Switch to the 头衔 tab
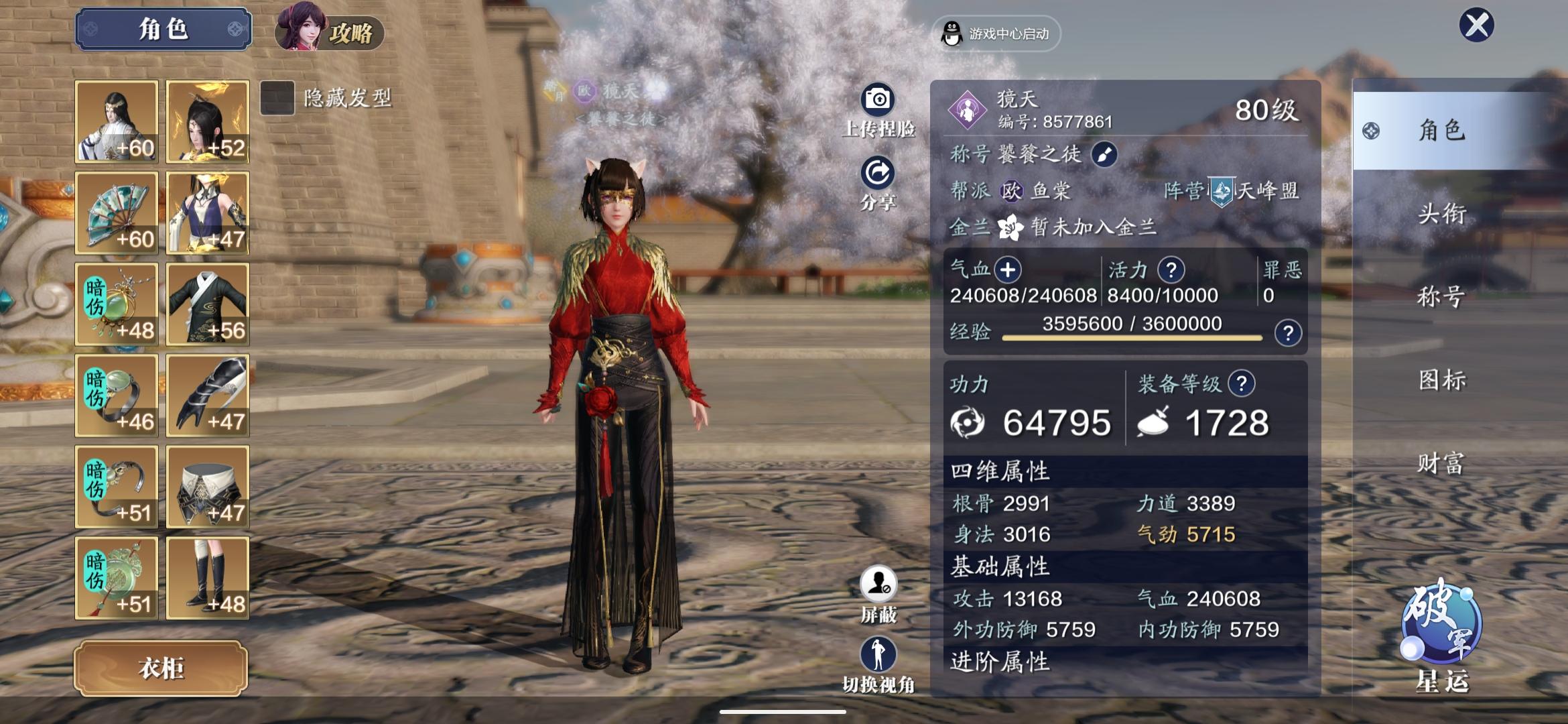Viewport: 1568px width, 724px height. coord(1442,213)
